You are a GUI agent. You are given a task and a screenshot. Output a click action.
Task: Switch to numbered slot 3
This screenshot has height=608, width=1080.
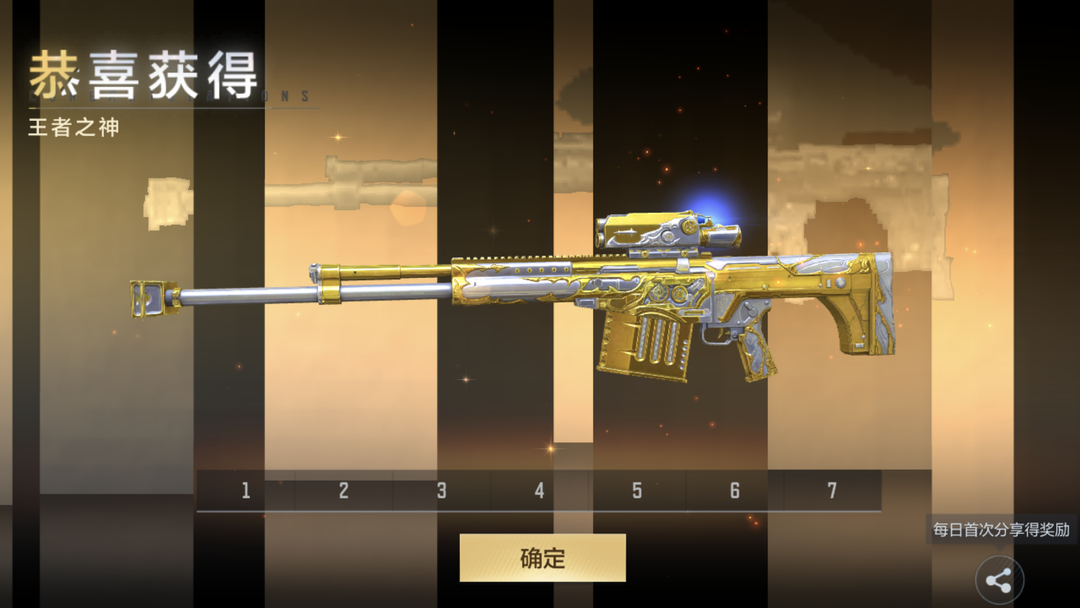point(441,490)
